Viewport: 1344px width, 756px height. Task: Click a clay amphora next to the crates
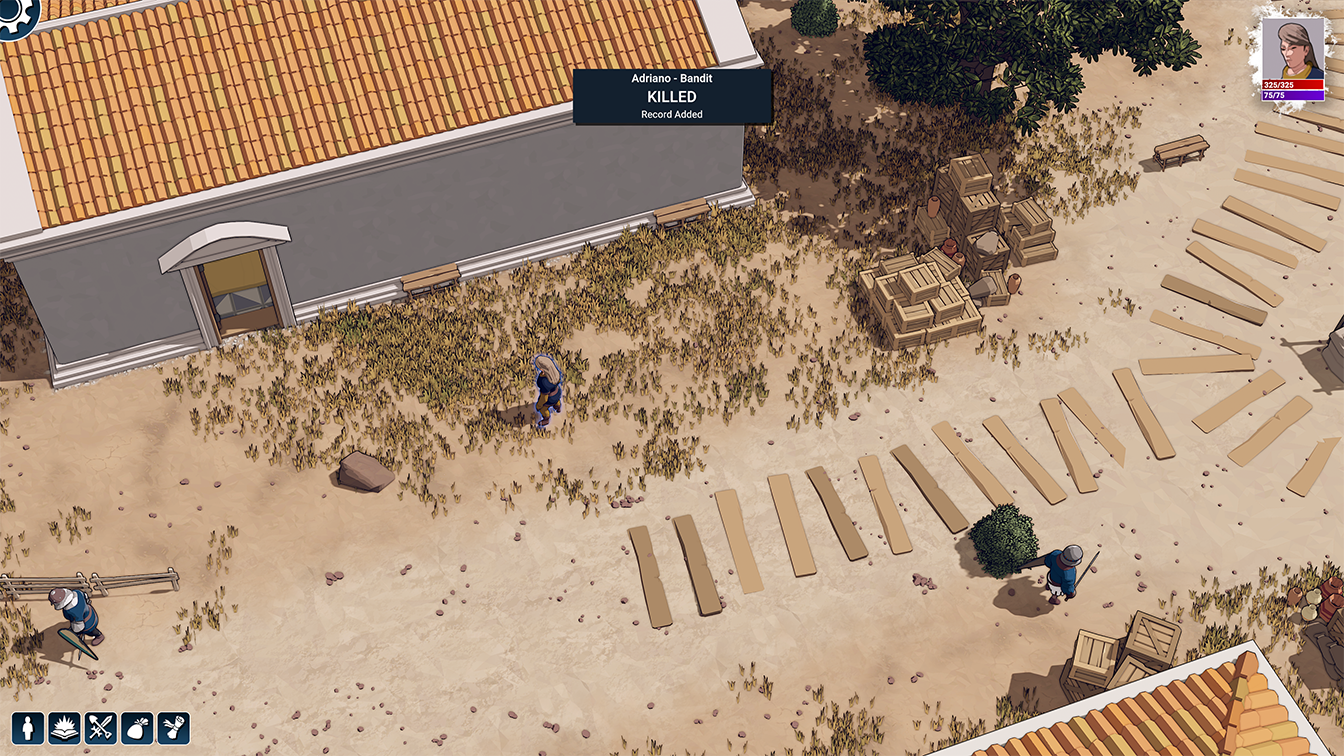pyautogui.click(x=934, y=208)
